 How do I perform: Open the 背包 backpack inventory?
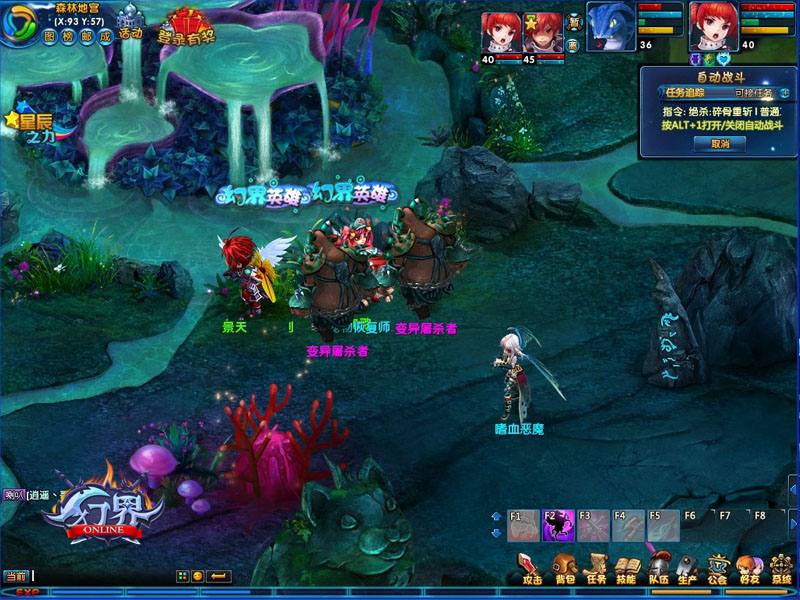(x=565, y=566)
